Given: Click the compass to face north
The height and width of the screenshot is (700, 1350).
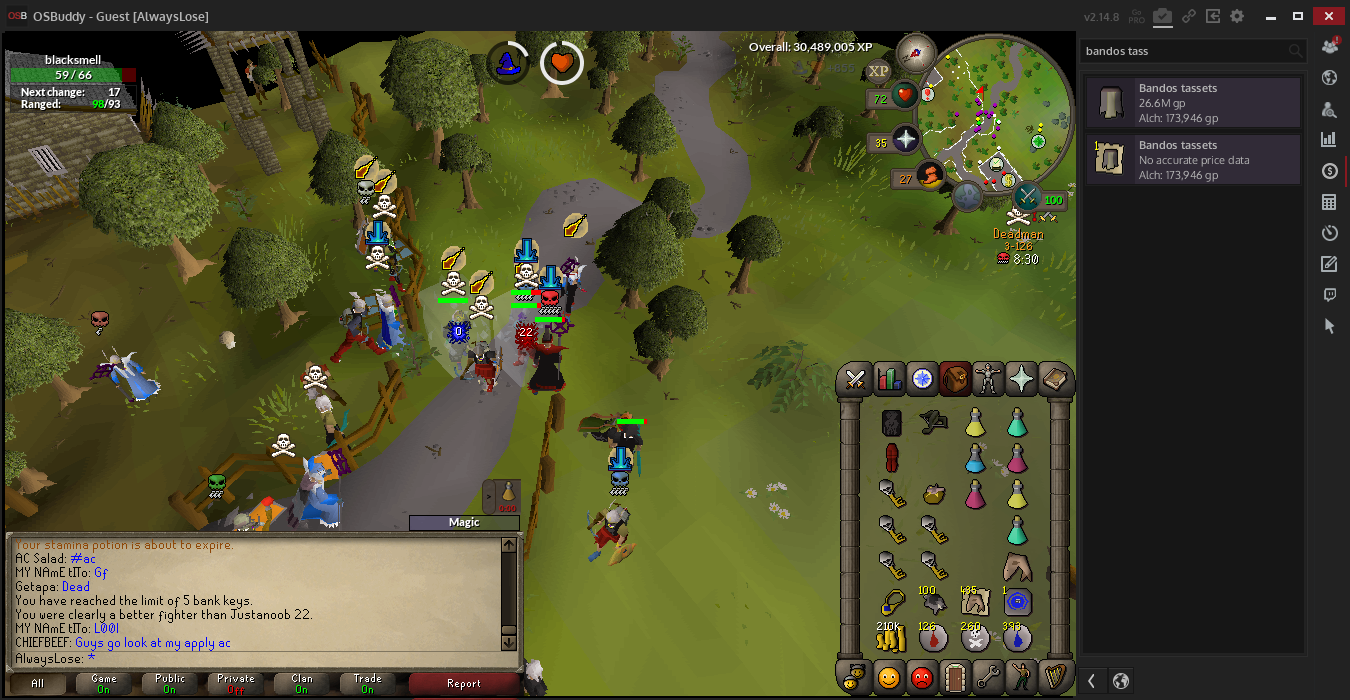Looking at the screenshot, I should pyautogui.click(x=914, y=51).
